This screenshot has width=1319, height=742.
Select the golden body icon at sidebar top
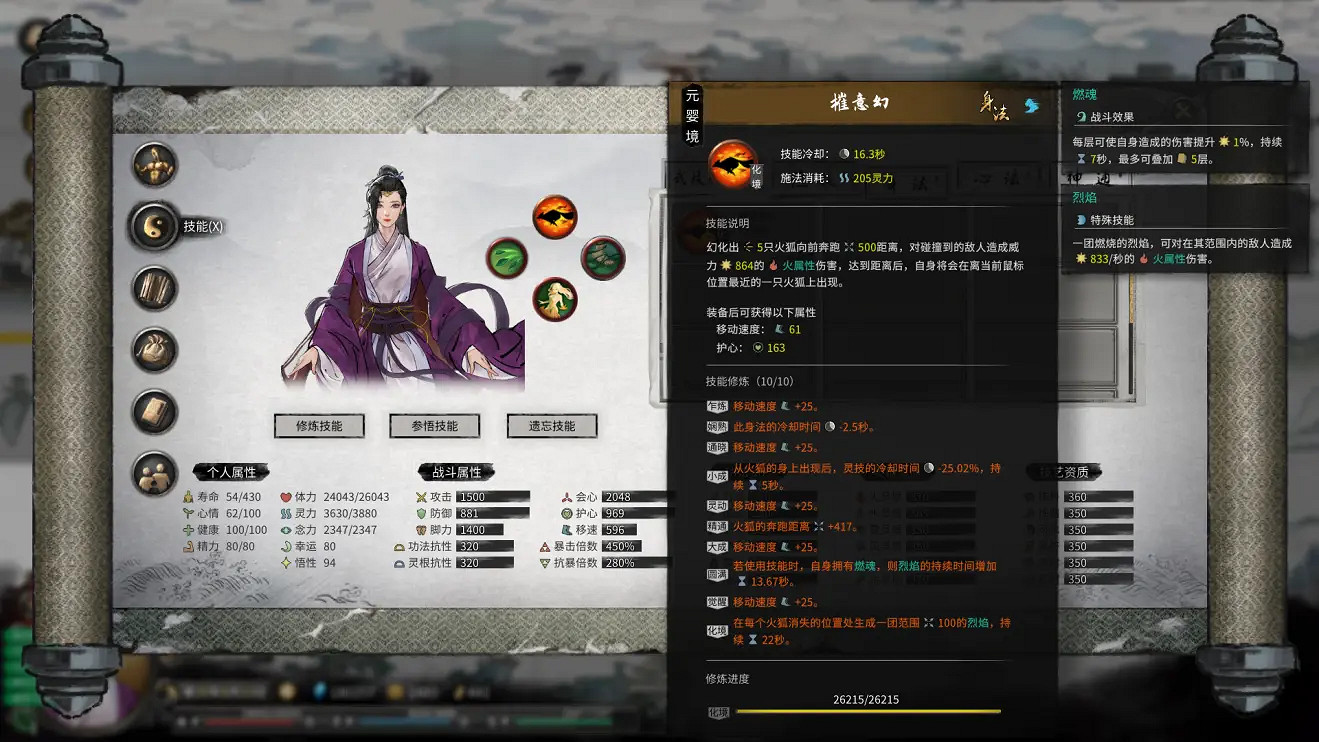click(x=155, y=164)
